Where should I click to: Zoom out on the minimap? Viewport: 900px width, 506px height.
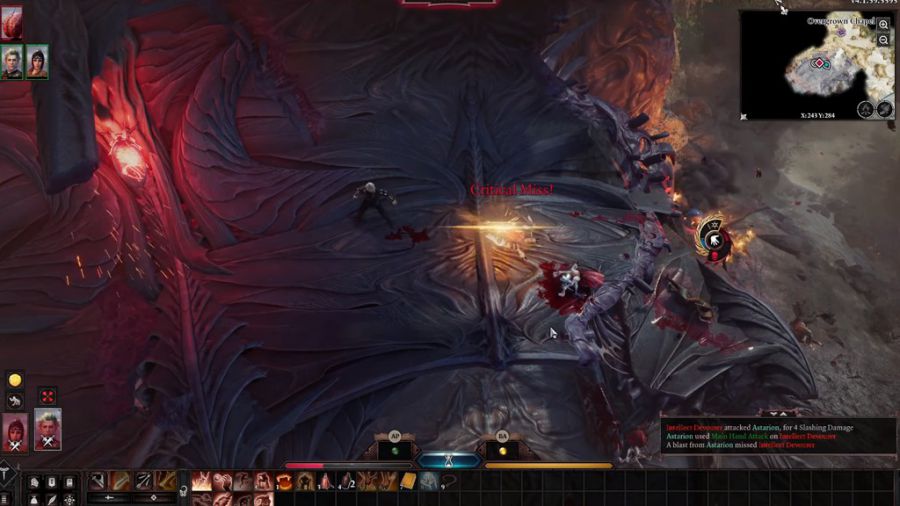884,40
